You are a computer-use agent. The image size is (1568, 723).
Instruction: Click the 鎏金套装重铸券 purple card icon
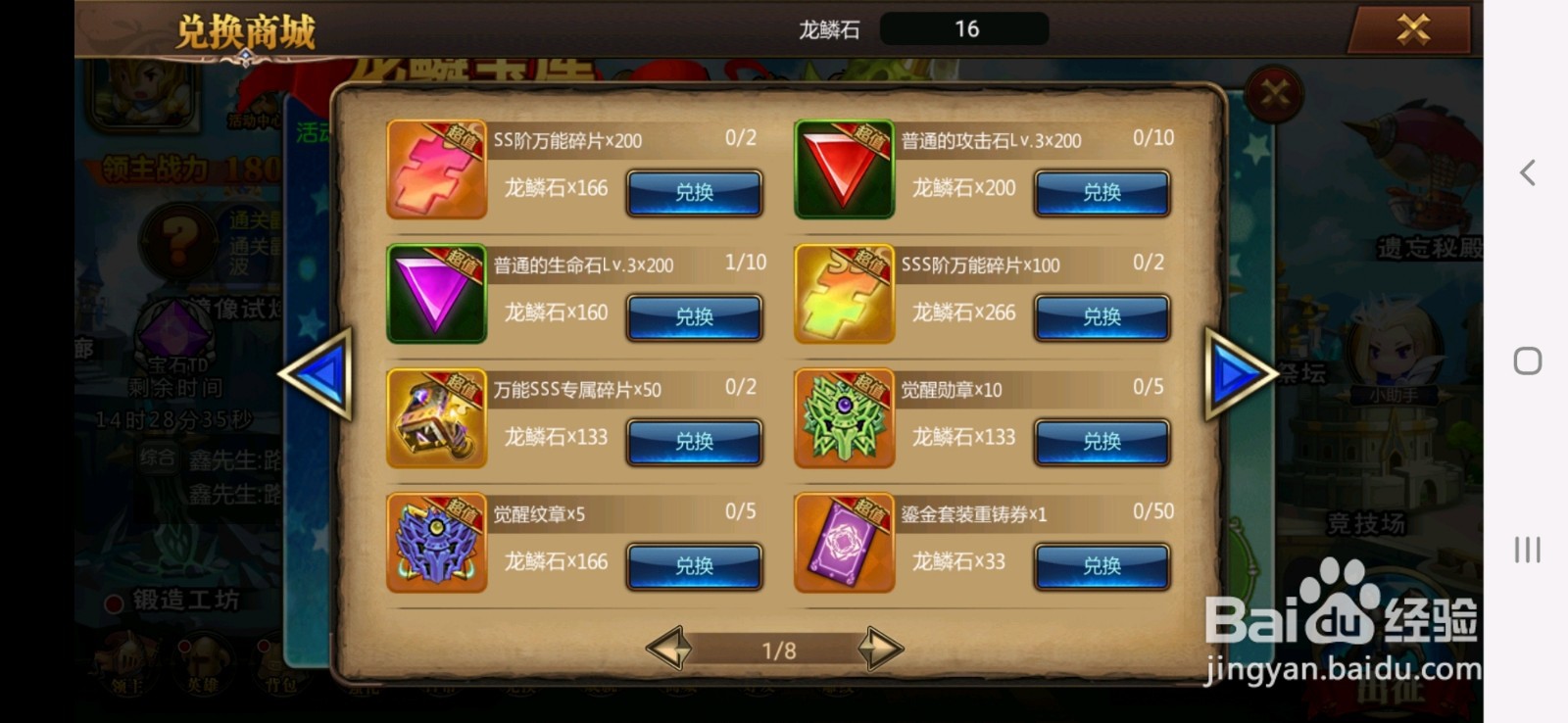[845, 542]
